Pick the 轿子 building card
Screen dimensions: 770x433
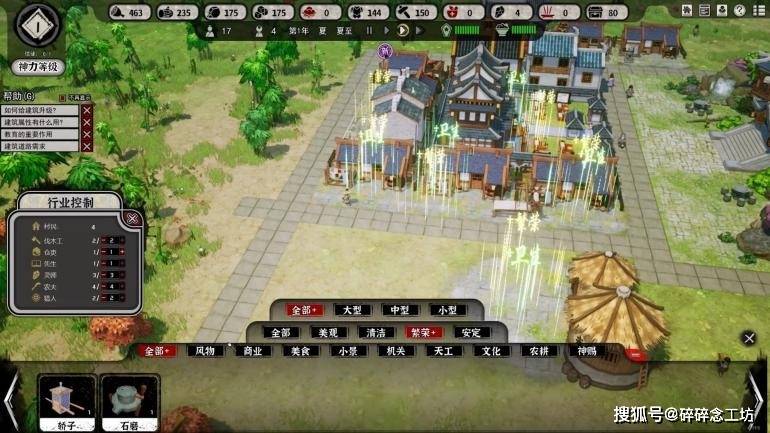tap(68, 402)
